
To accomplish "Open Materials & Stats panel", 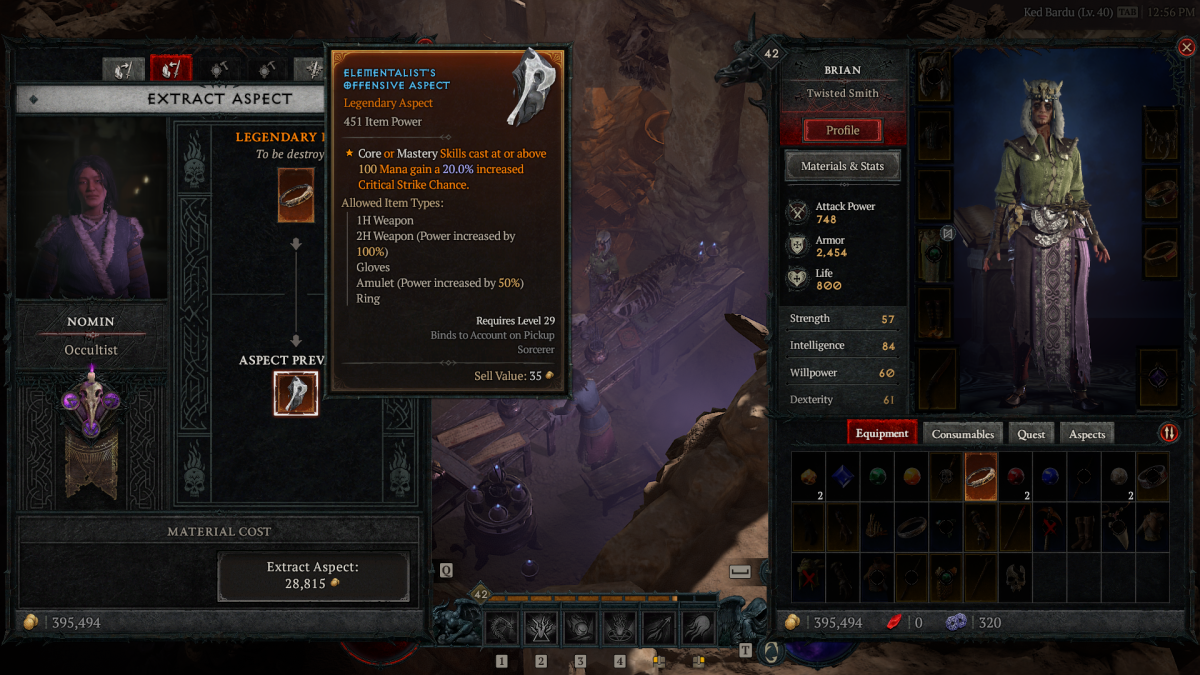I will [x=842, y=166].
